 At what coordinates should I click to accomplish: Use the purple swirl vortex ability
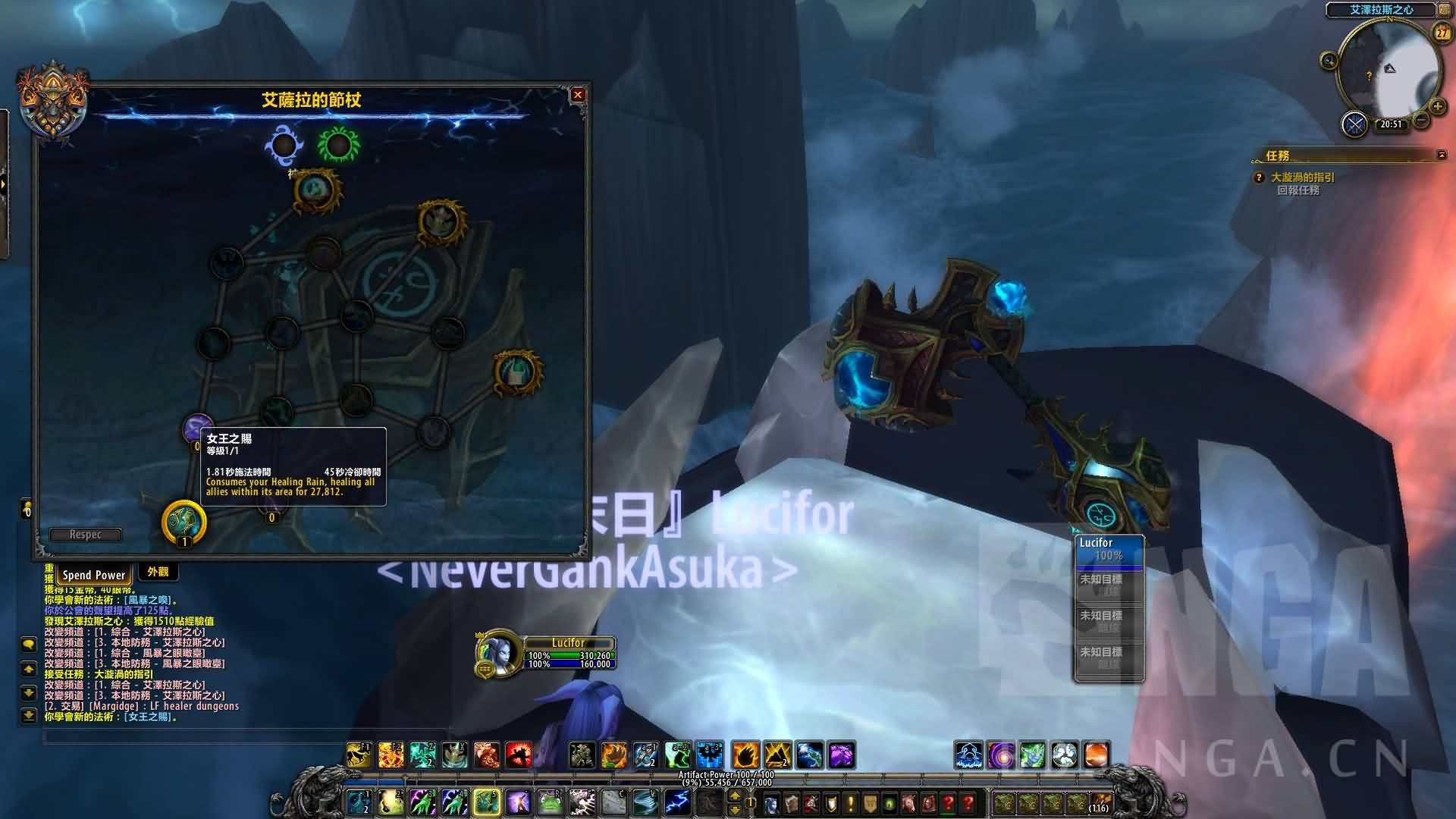click(x=1001, y=755)
